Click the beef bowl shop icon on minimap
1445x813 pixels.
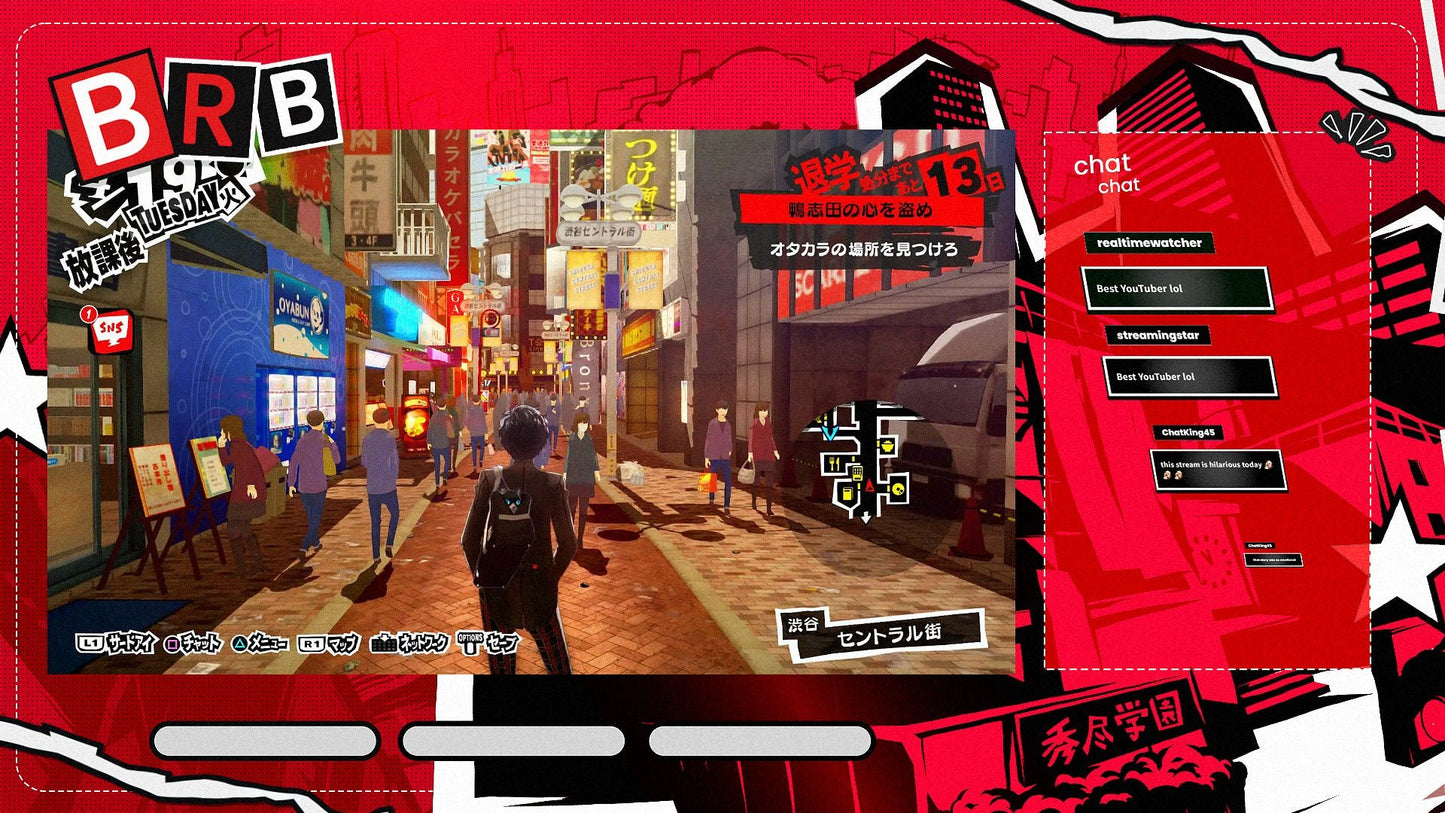[x=887, y=445]
